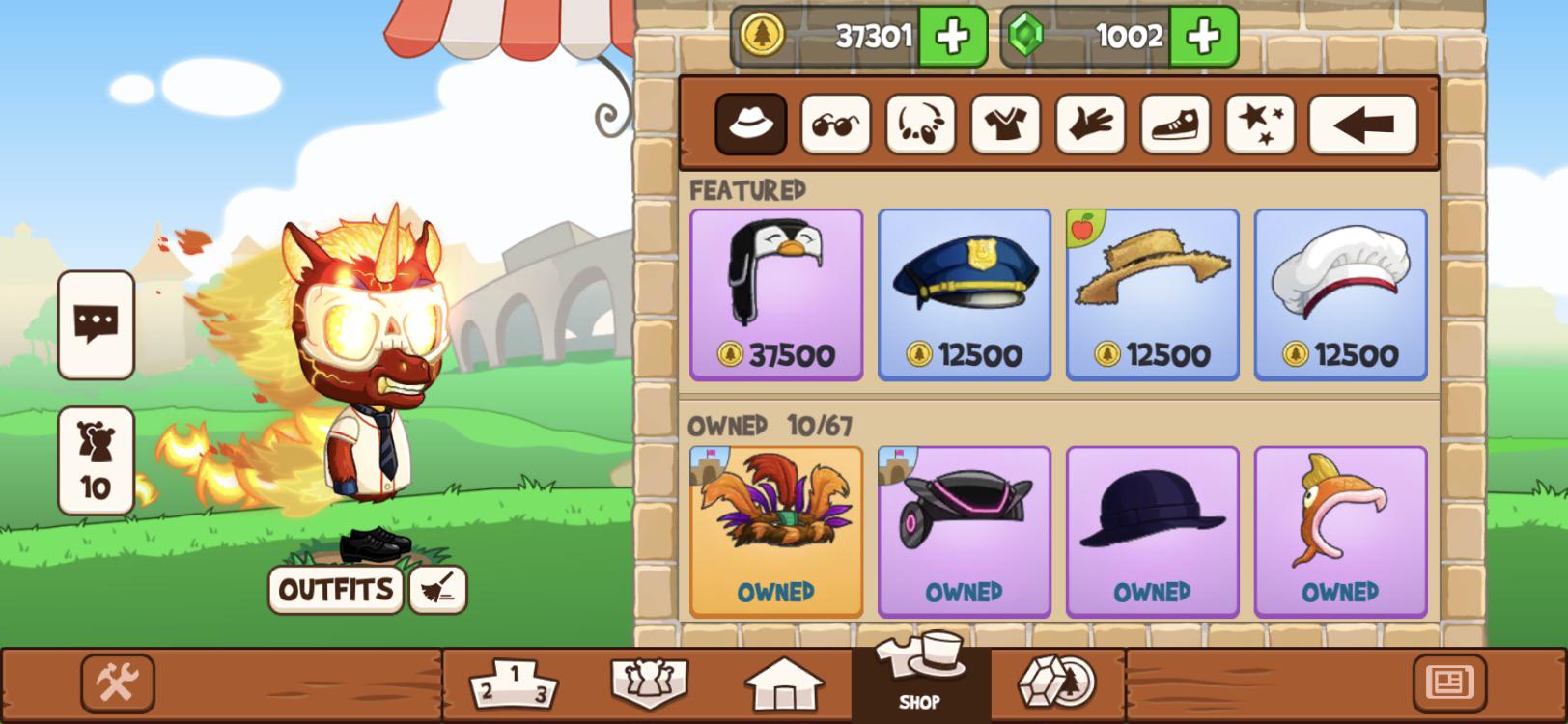Viewport: 1568px width, 724px height.
Task: Select the gloves category icon
Action: [1089, 124]
